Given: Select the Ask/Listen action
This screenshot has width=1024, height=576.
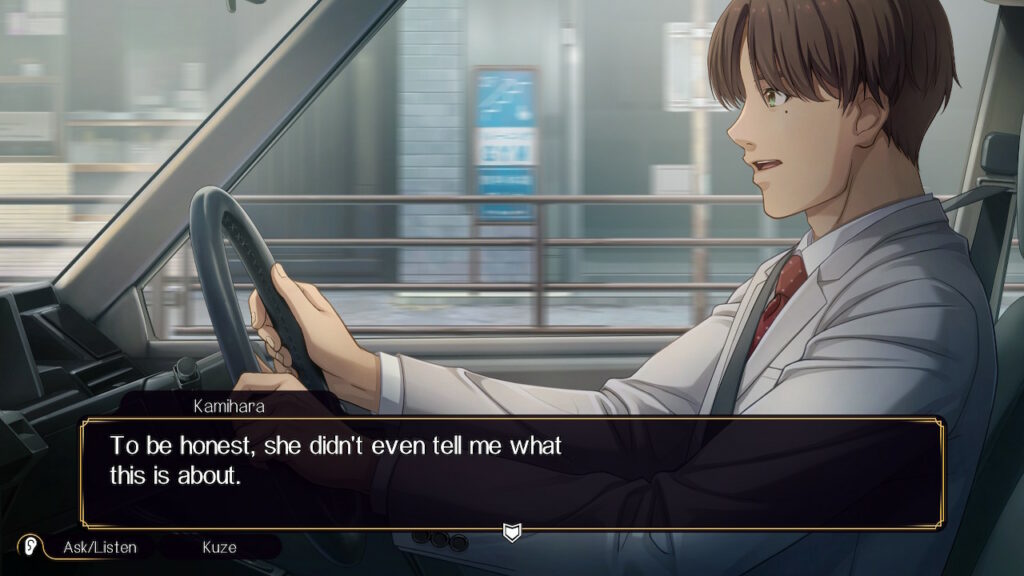Looking at the screenshot, I should point(99,547).
